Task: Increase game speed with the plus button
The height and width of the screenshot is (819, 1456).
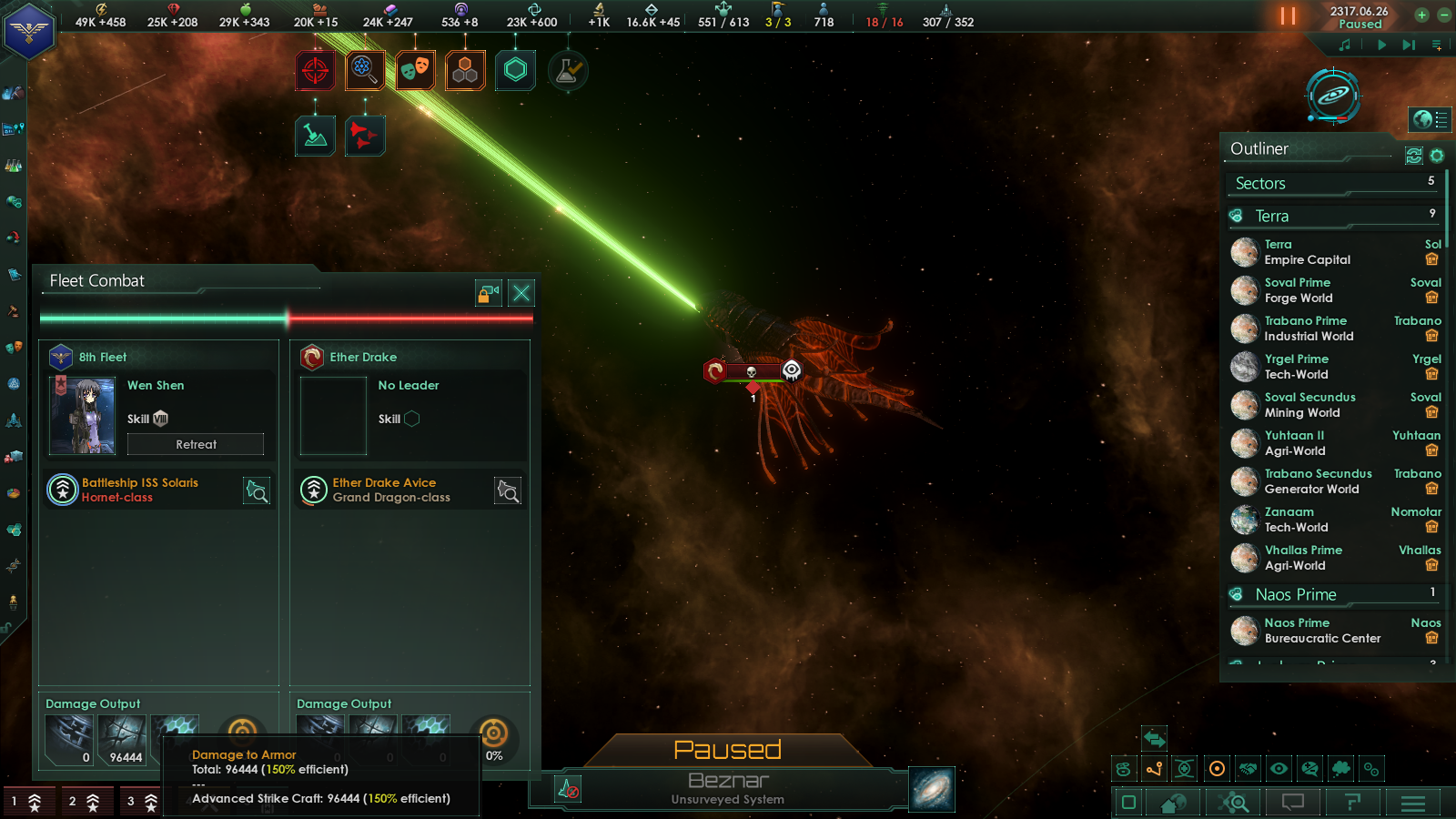Action: (x=1421, y=15)
